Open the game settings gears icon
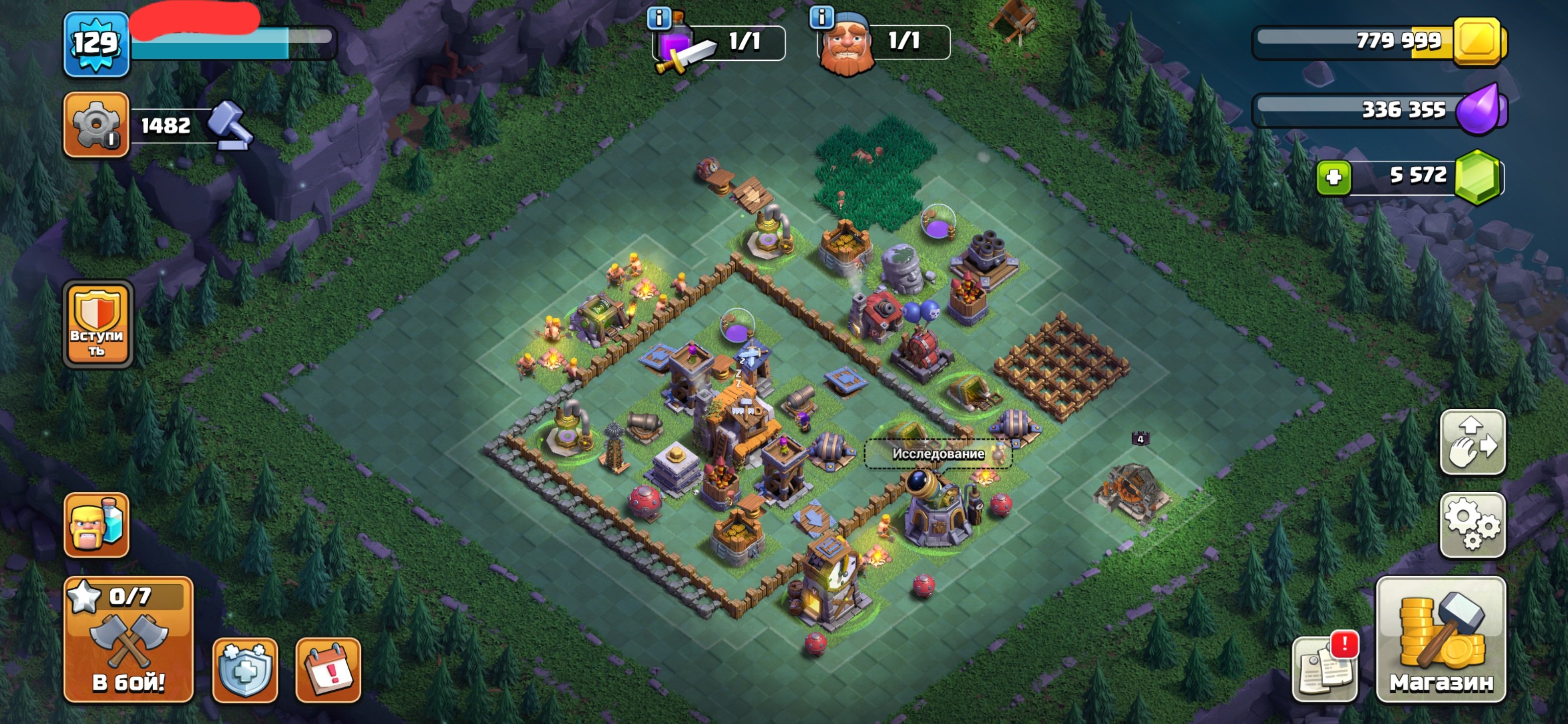 tap(1475, 524)
